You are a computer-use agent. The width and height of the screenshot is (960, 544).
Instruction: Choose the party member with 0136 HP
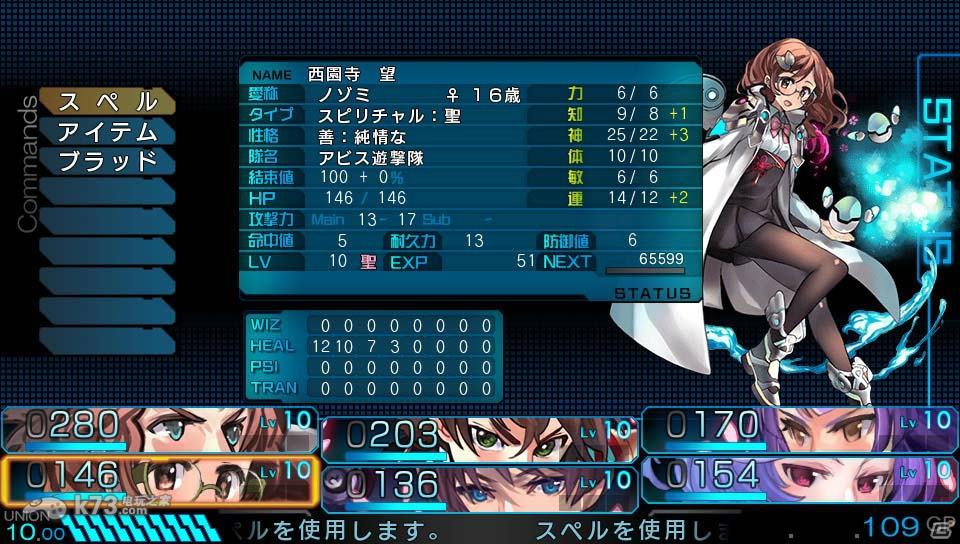[x=478, y=484]
